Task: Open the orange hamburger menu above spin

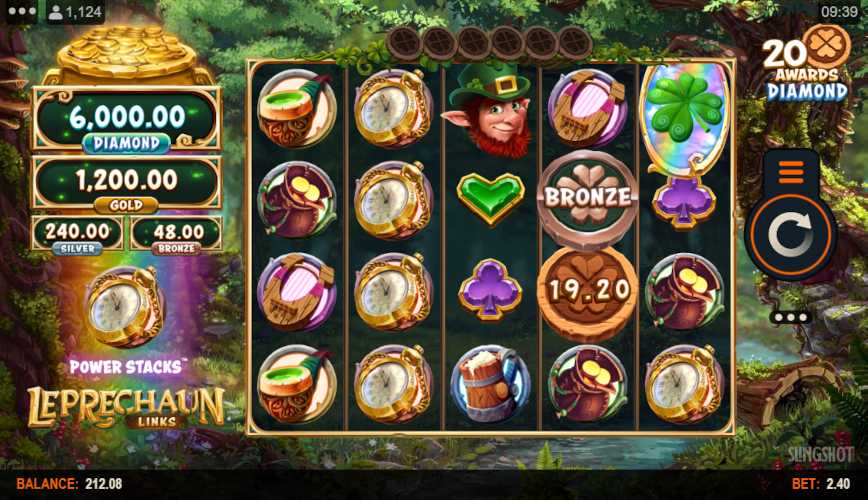Action: pyautogui.click(x=790, y=171)
